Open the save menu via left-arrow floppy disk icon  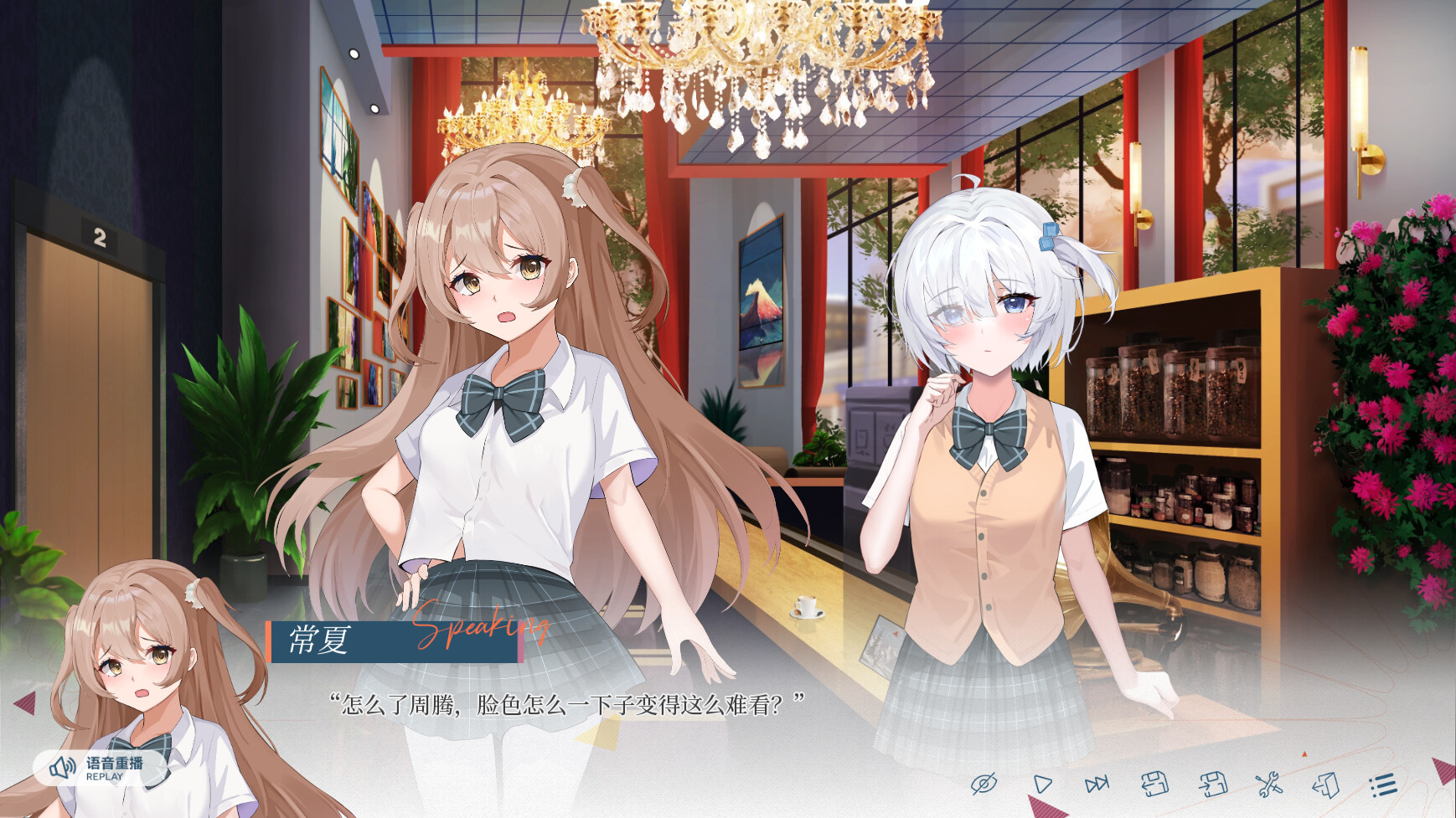pyautogui.click(x=1154, y=785)
